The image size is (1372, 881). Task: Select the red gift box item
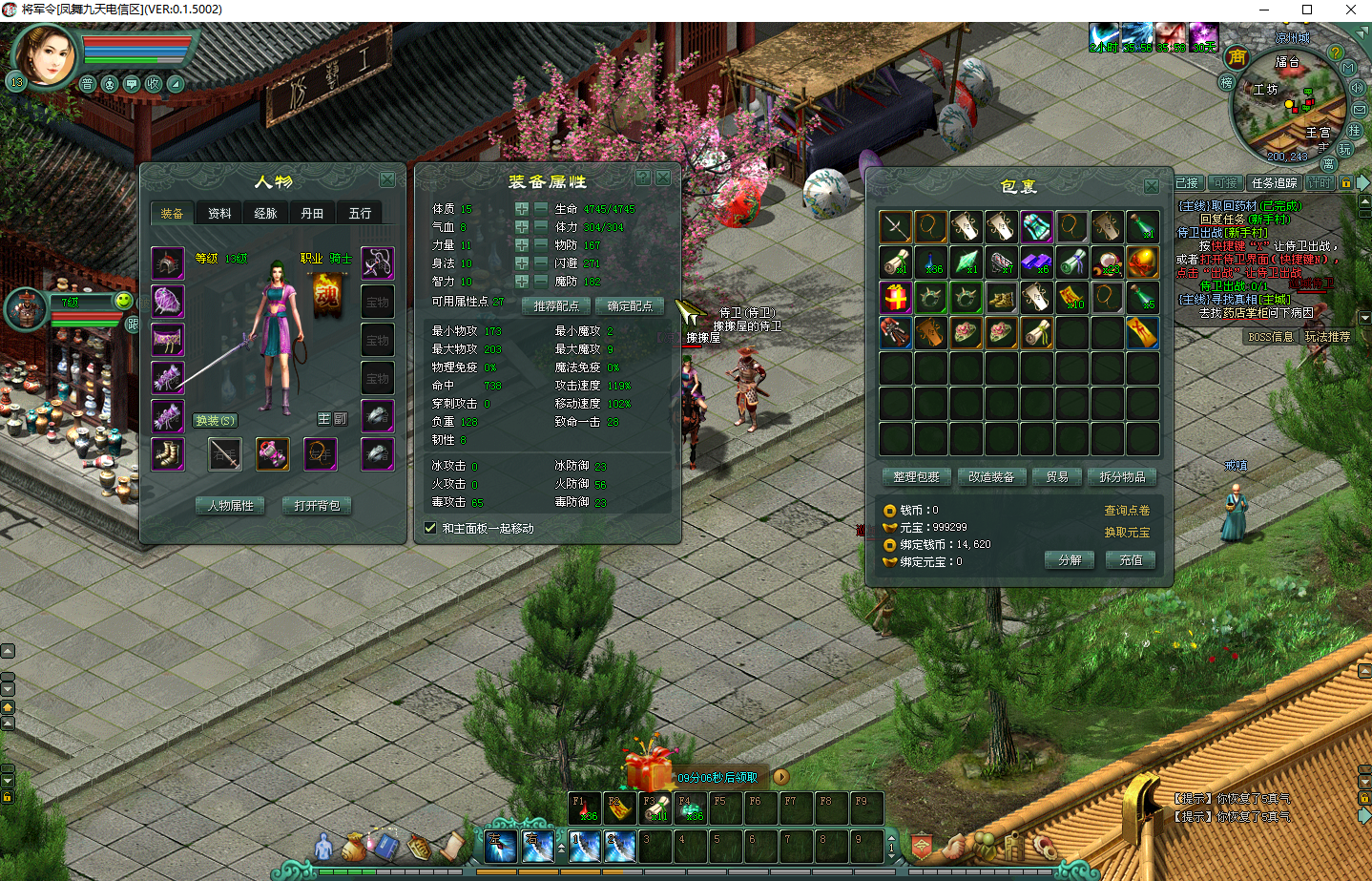click(895, 297)
